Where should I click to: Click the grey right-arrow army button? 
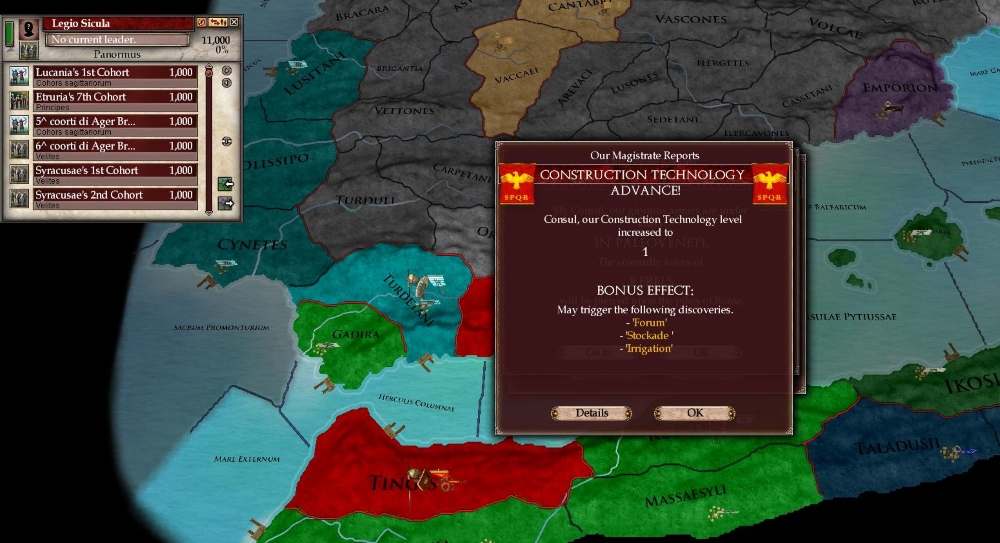[225, 203]
